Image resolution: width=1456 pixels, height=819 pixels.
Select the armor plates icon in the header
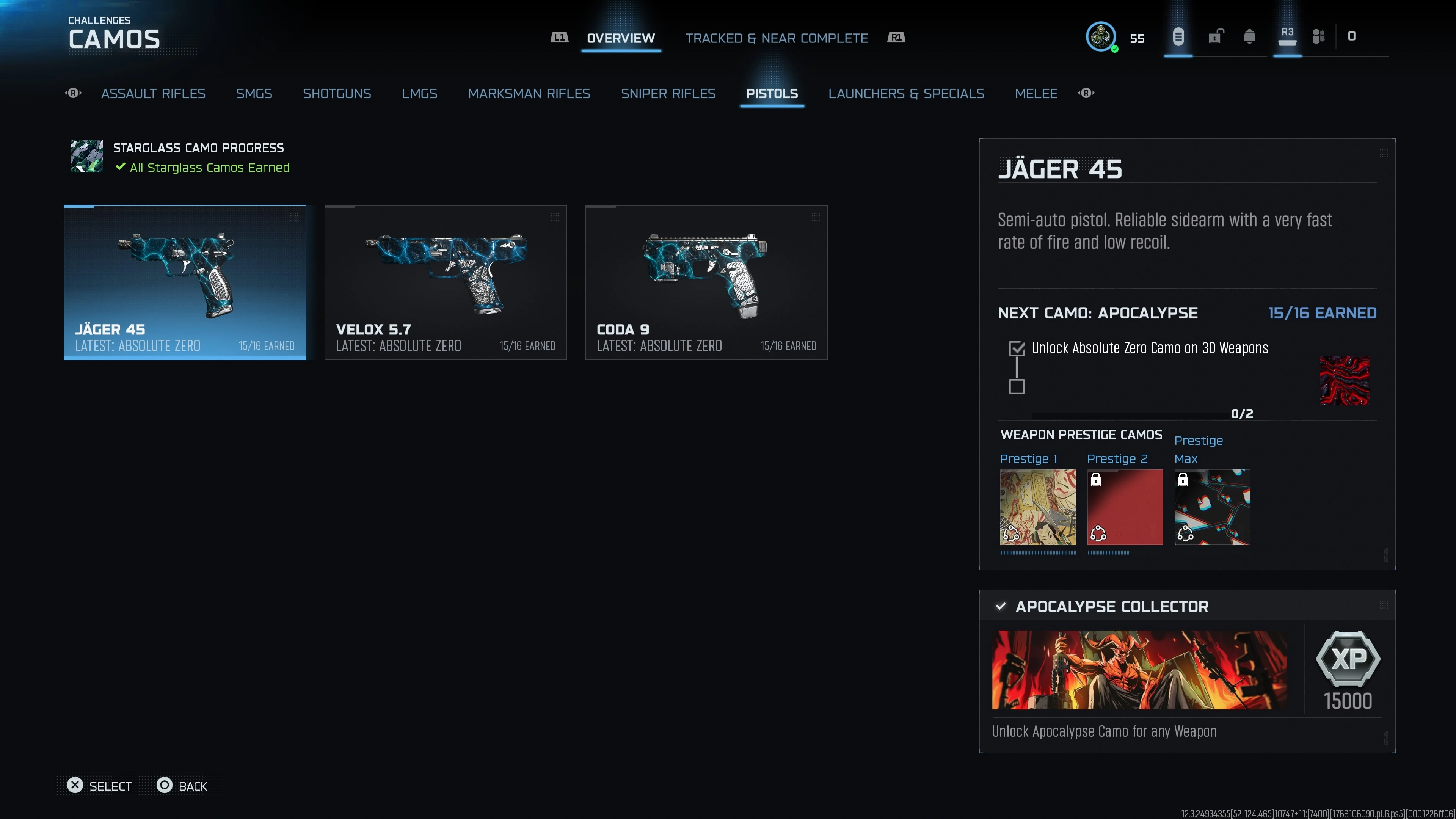pos(1319,37)
